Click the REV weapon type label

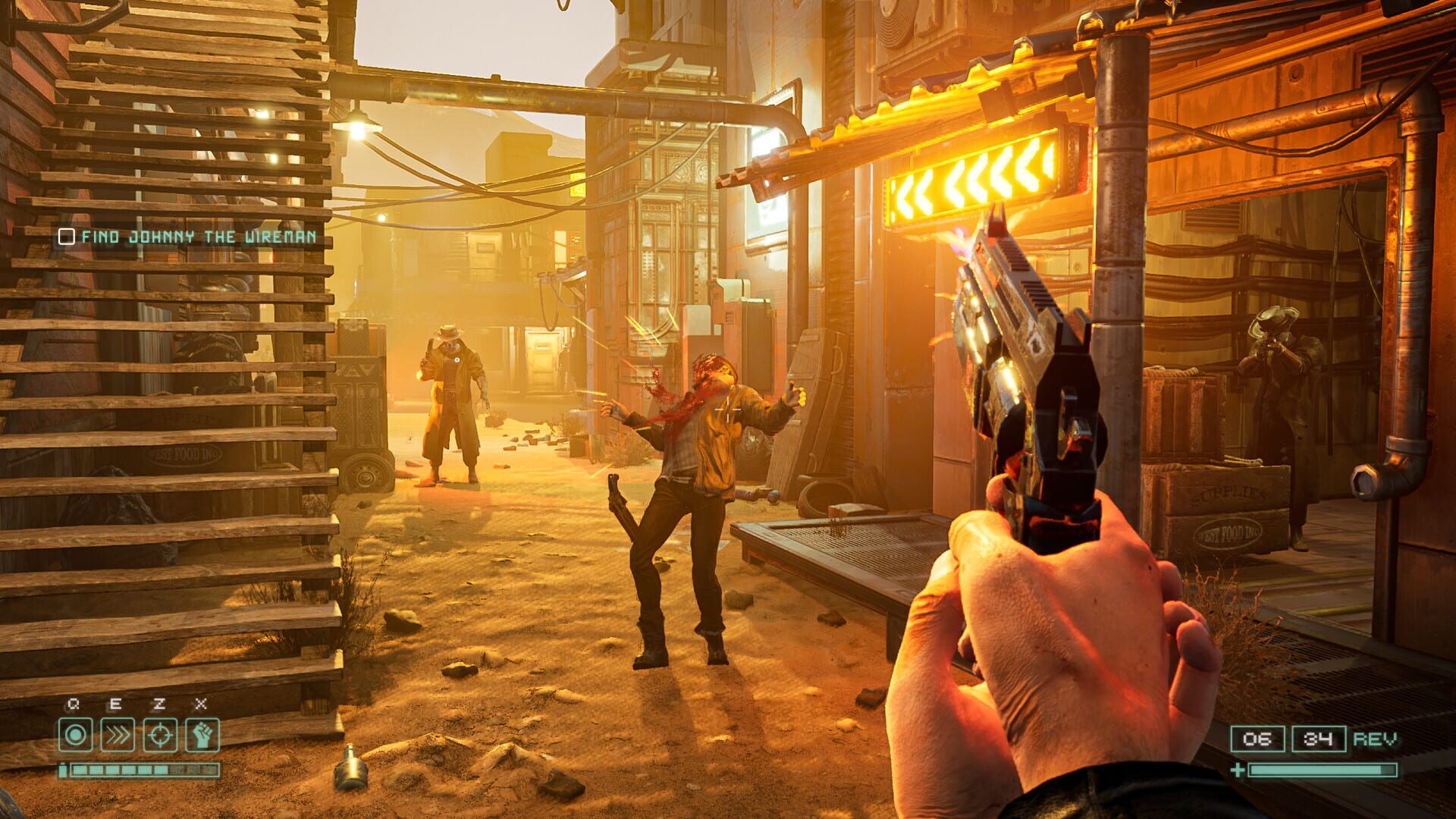tap(1376, 739)
